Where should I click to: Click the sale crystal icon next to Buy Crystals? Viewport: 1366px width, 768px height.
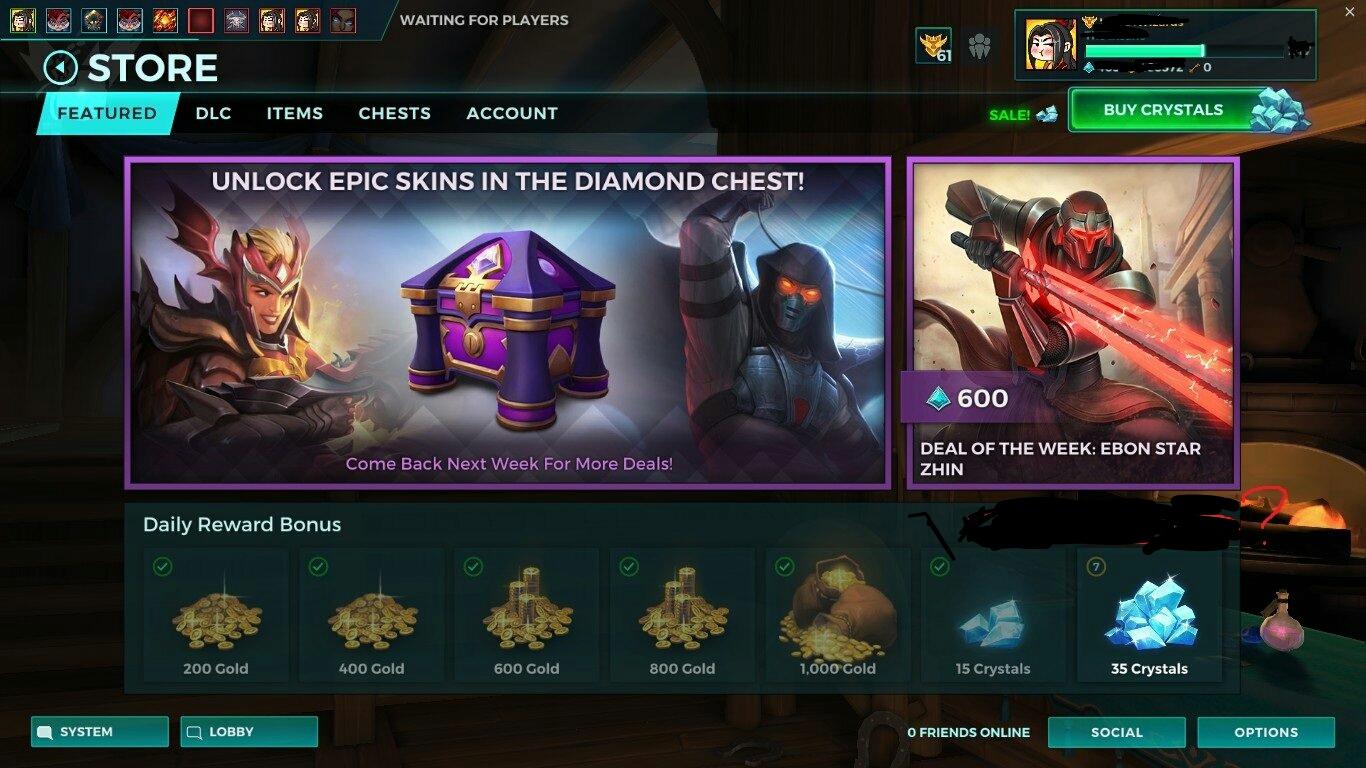click(1046, 114)
